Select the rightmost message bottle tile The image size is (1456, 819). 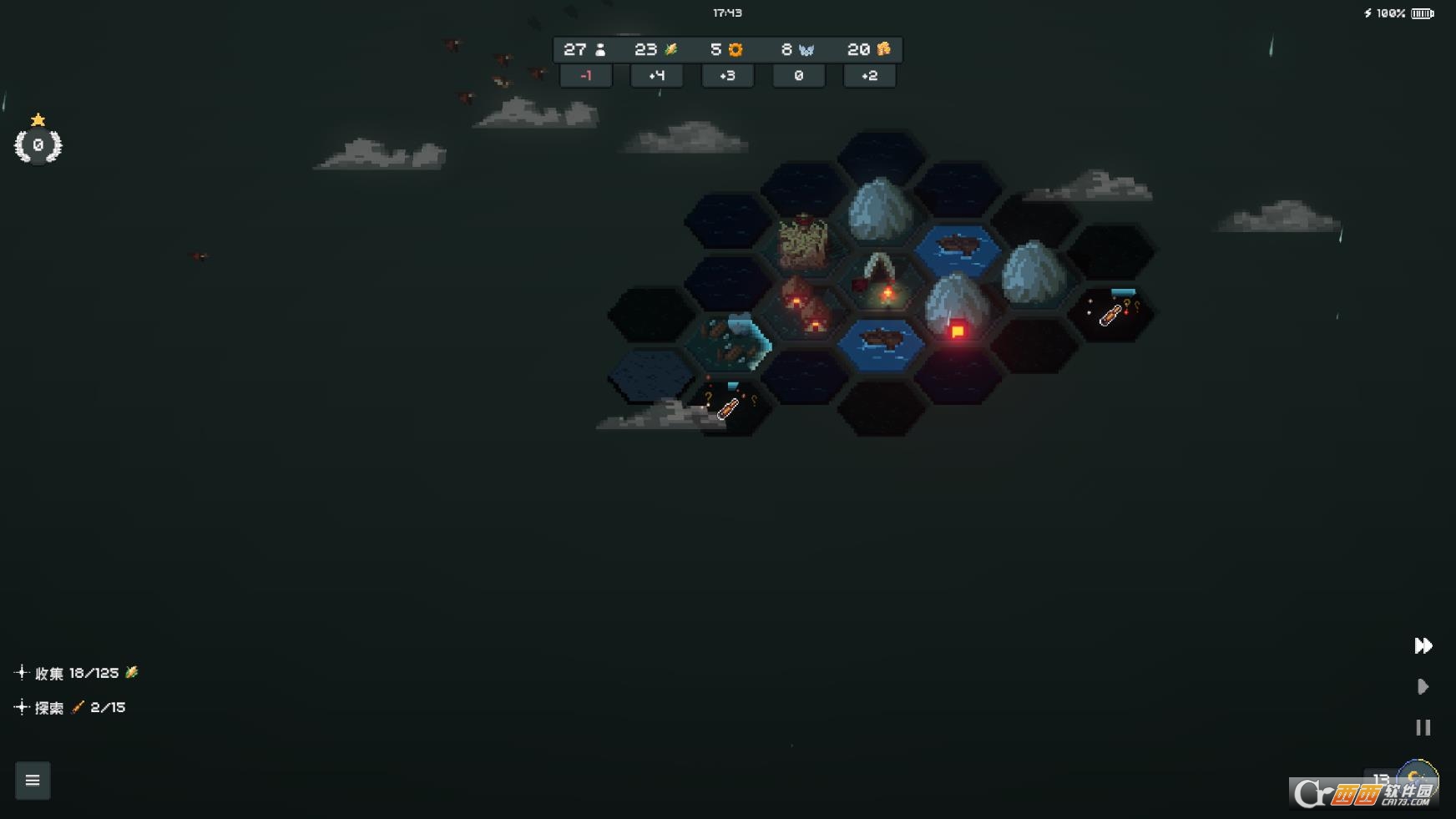point(1111,311)
